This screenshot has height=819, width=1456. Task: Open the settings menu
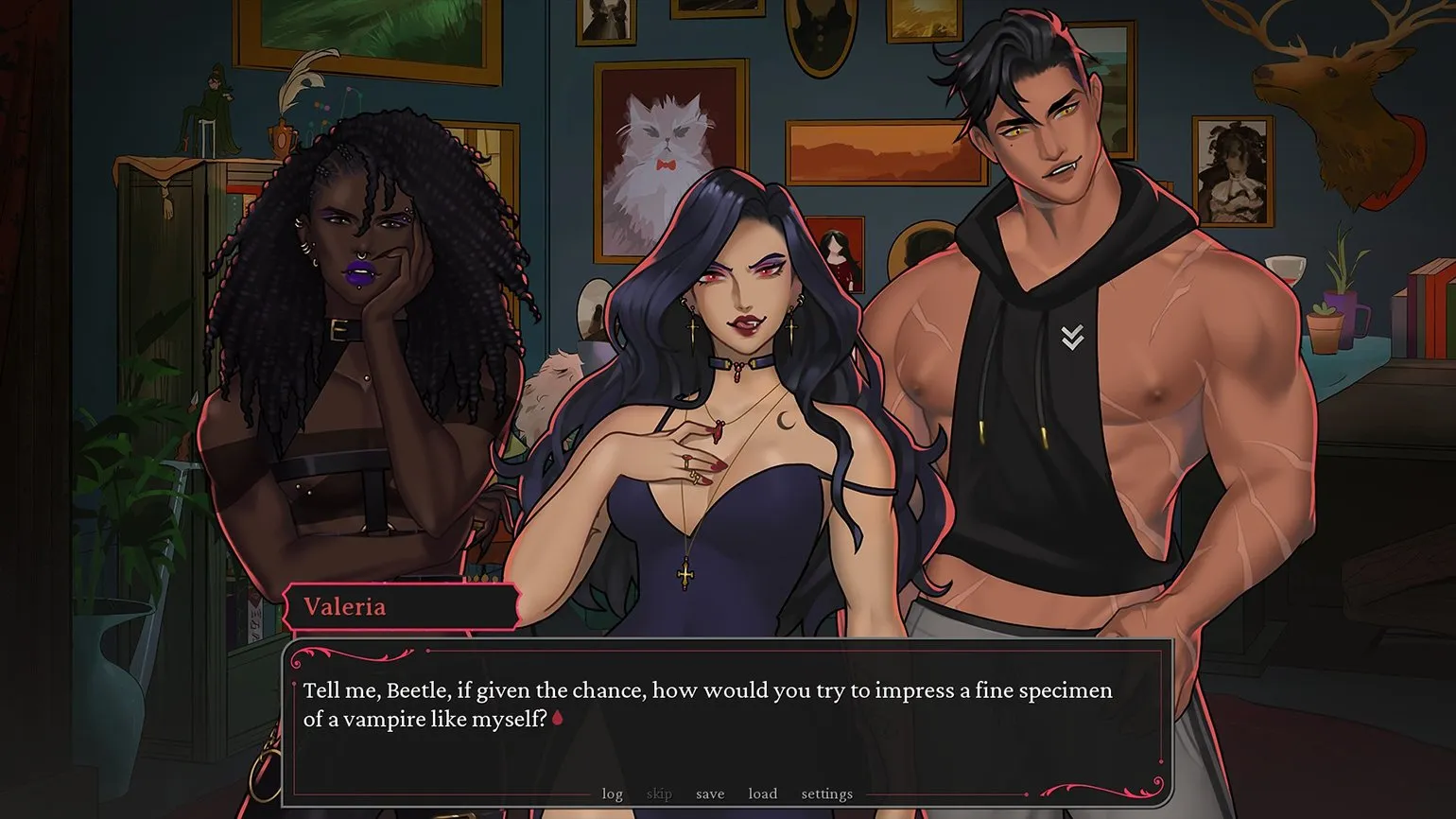pyautogui.click(x=827, y=793)
